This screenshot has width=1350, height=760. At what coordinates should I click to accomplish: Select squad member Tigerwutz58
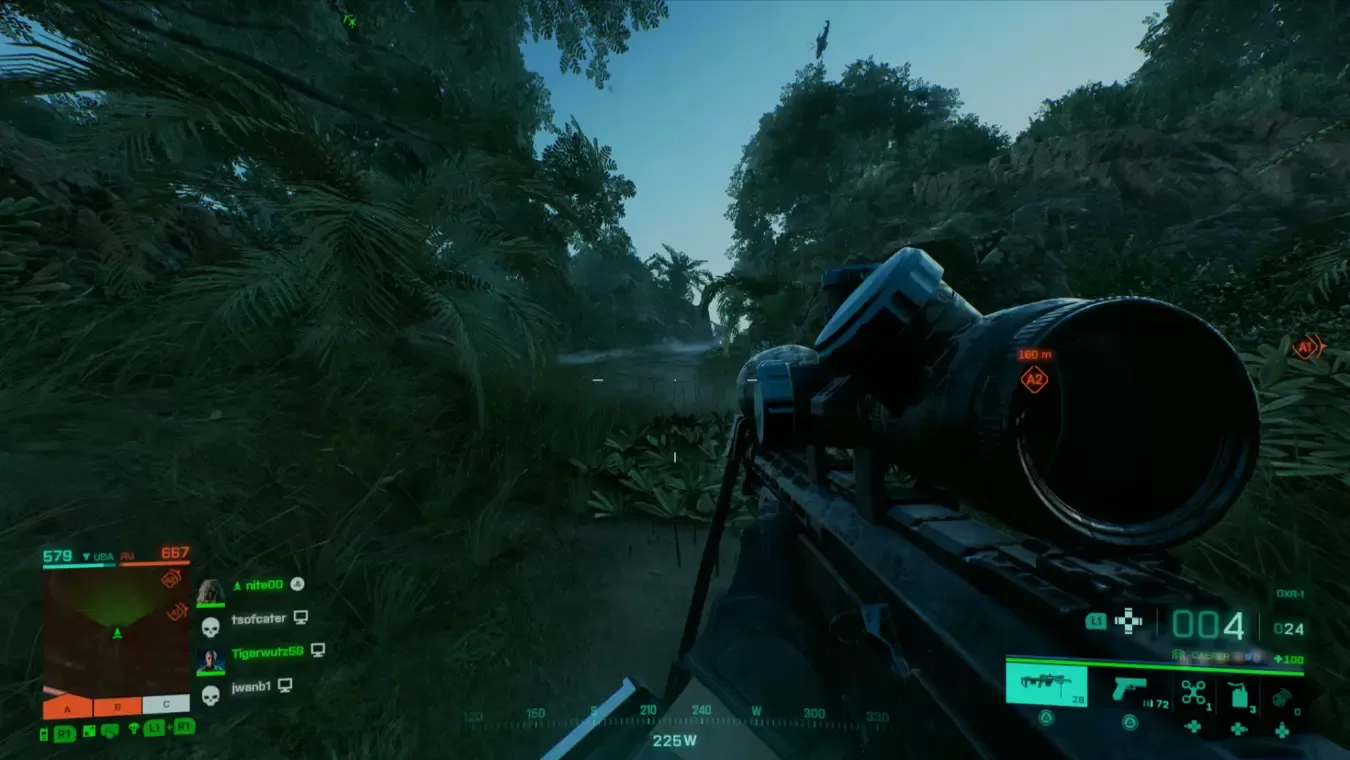(x=267, y=652)
